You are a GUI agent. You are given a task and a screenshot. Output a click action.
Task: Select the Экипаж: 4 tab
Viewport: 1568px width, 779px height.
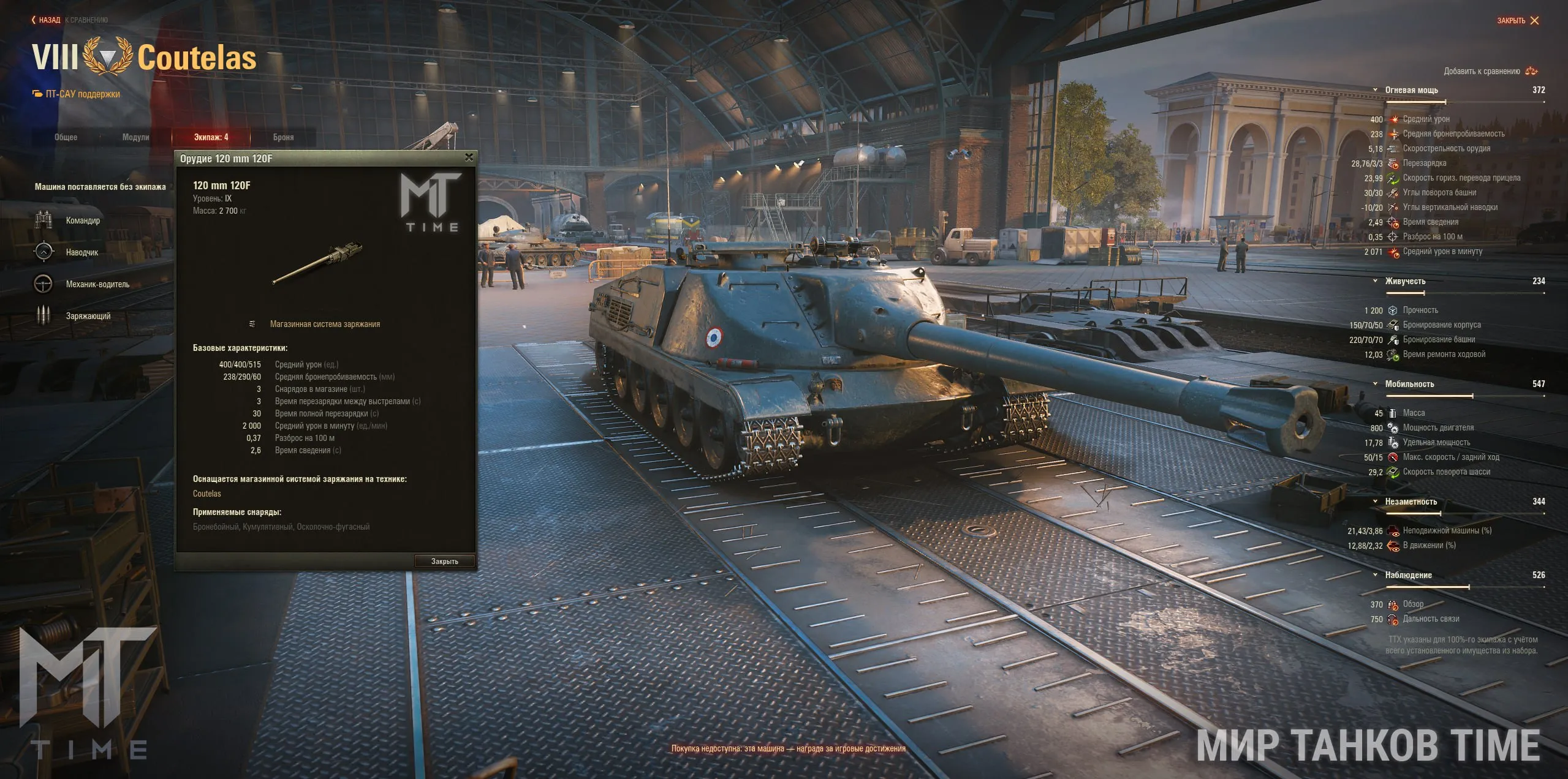coord(211,137)
